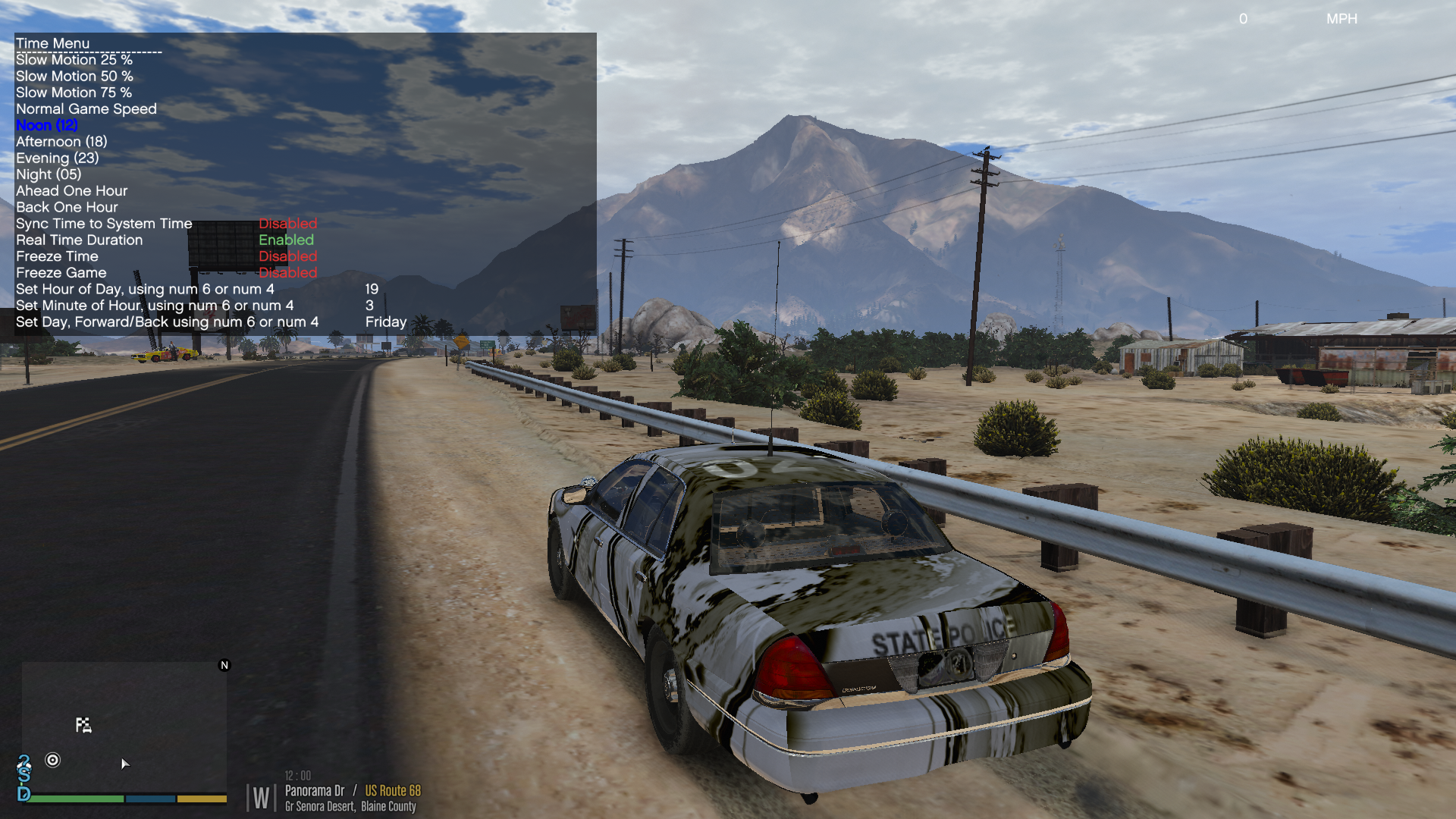The width and height of the screenshot is (1456, 819).
Task: Set Slow Motion 75 % speed
Action: point(74,93)
